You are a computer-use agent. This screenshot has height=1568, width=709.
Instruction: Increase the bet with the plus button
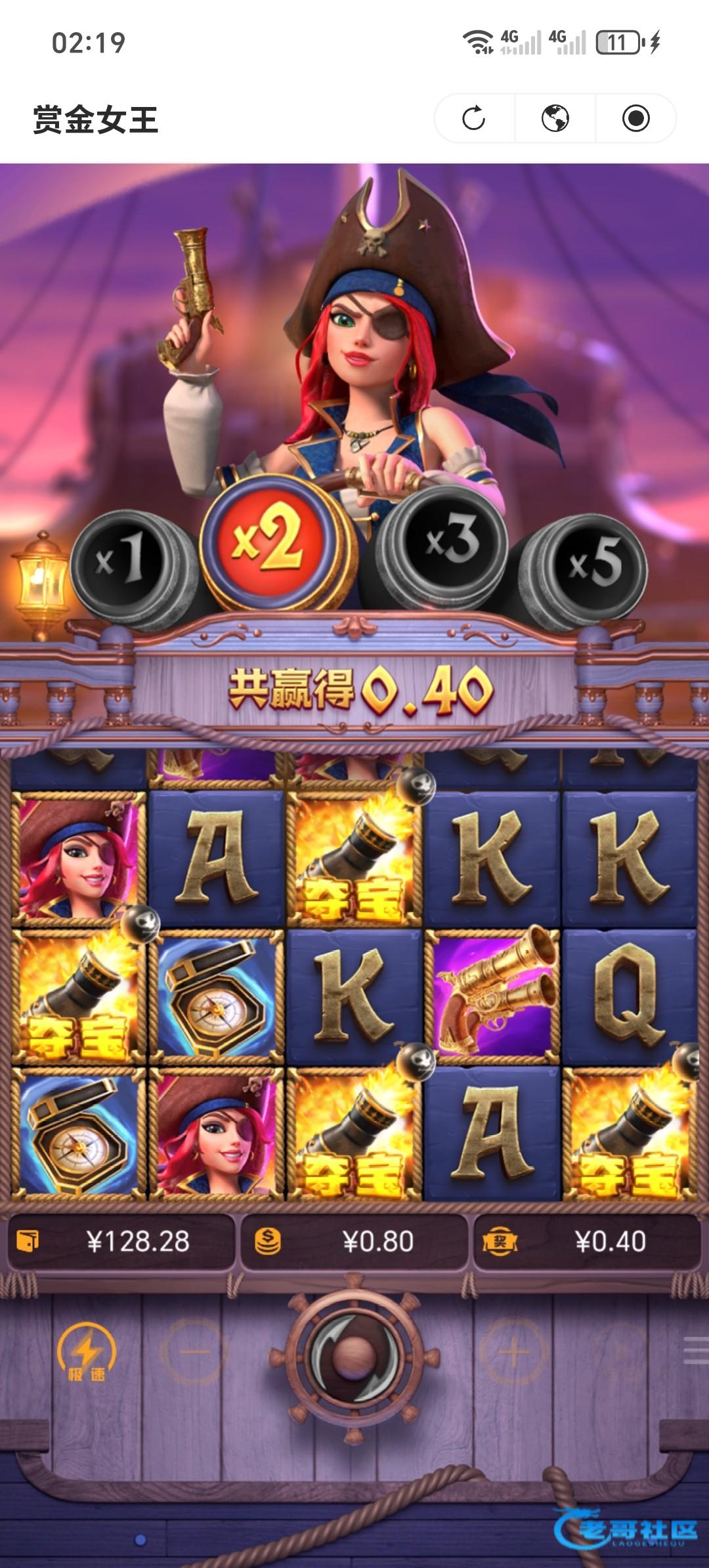513,1351
